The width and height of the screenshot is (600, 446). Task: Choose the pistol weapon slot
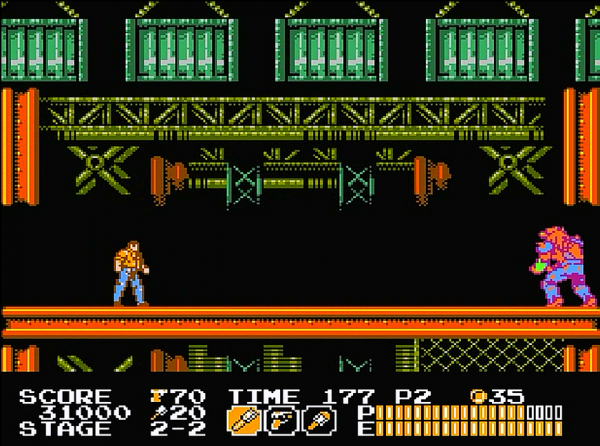[x=282, y=419]
